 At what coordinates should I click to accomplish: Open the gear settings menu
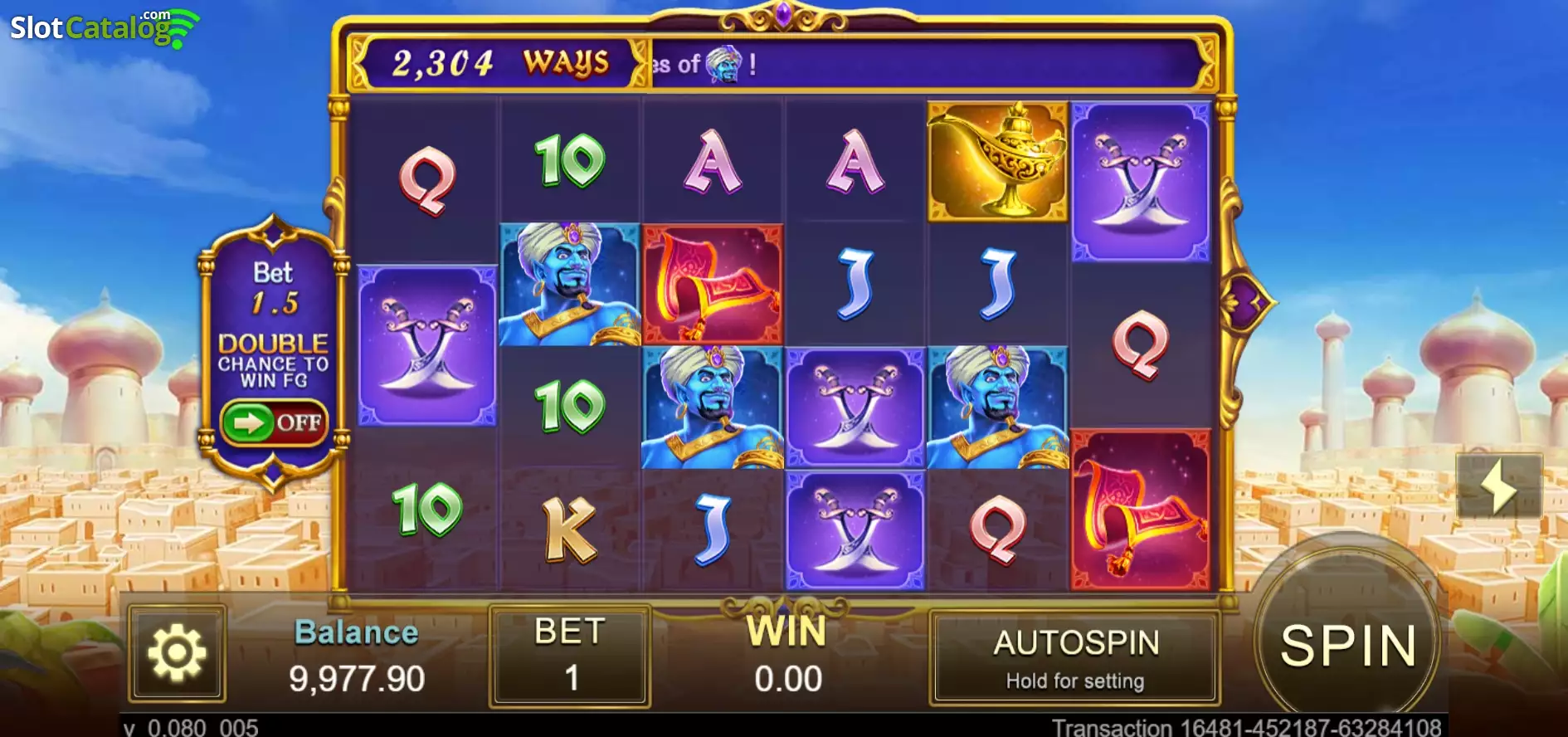pyautogui.click(x=177, y=654)
